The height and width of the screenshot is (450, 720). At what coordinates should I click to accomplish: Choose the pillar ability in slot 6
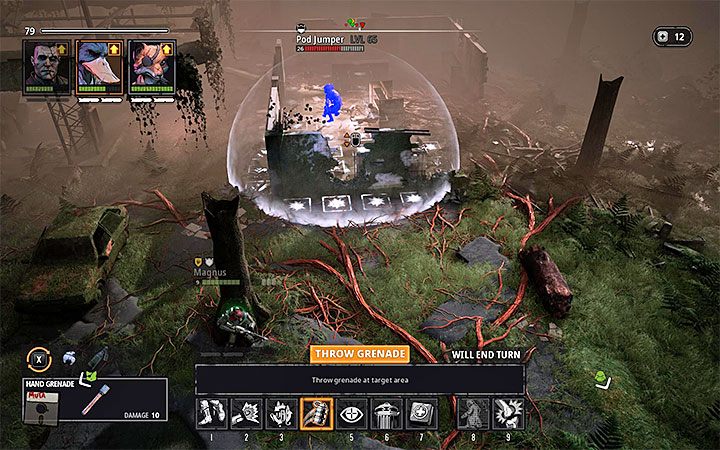tap(387, 413)
